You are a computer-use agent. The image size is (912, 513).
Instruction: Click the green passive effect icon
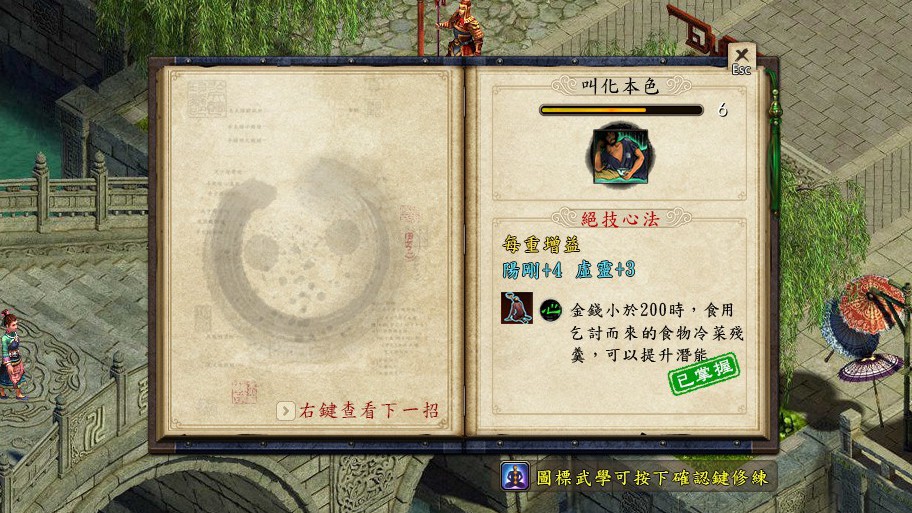tap(550, 310)
